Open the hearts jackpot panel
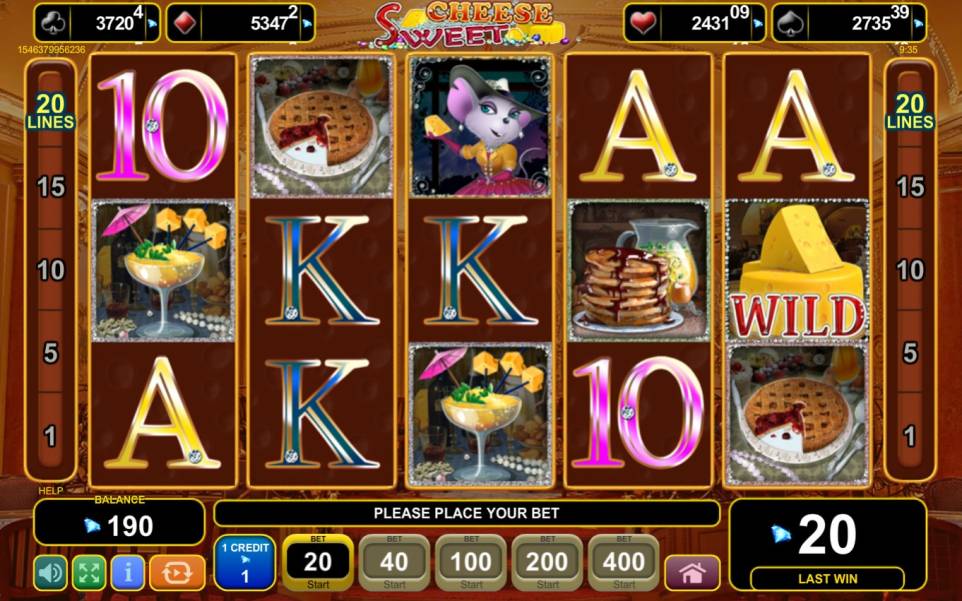Viewport: 962px width, 601px height. point(695,23)
